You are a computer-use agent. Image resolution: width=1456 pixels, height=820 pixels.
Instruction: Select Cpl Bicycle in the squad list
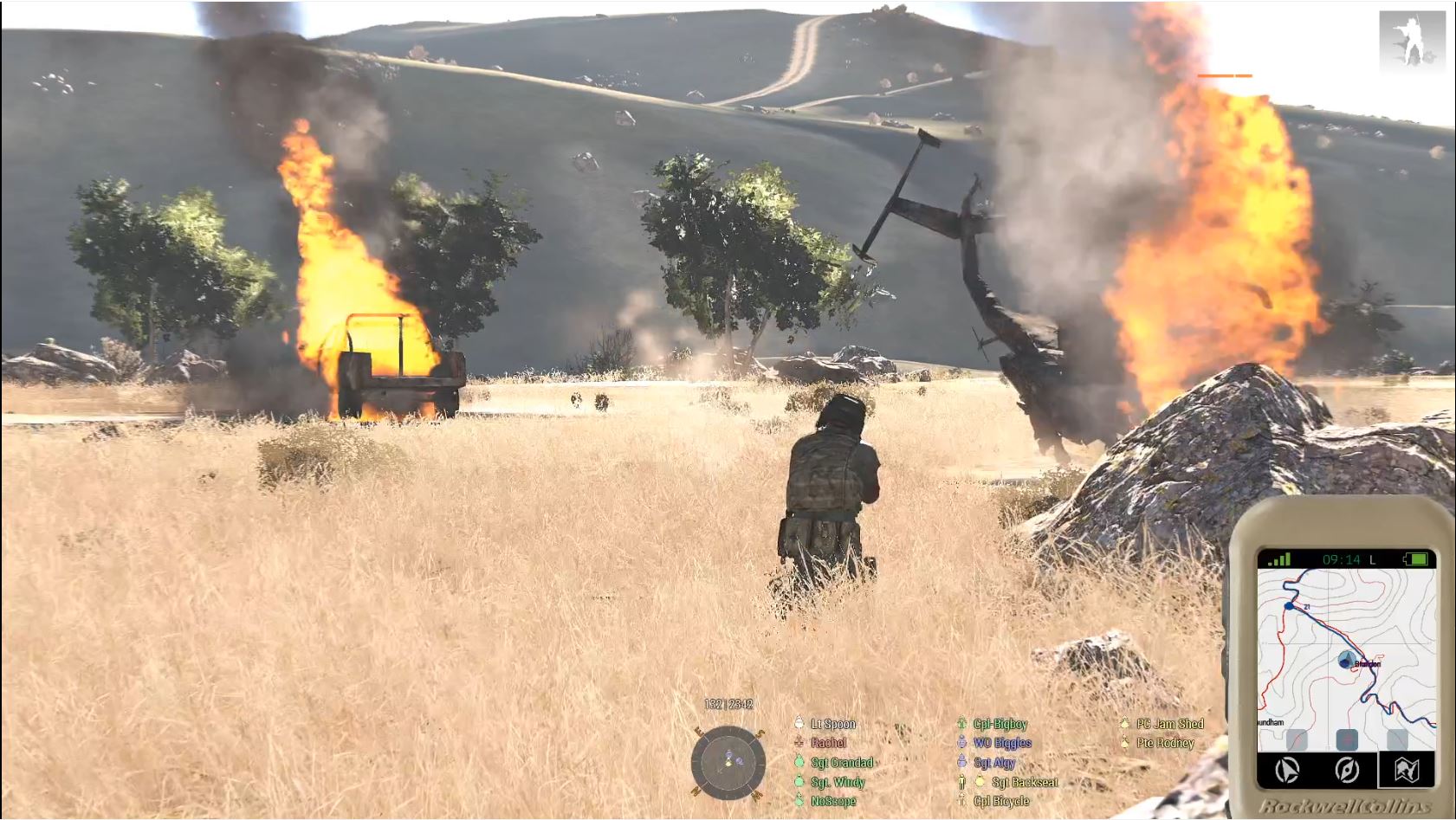click(x=1001, y=801)
